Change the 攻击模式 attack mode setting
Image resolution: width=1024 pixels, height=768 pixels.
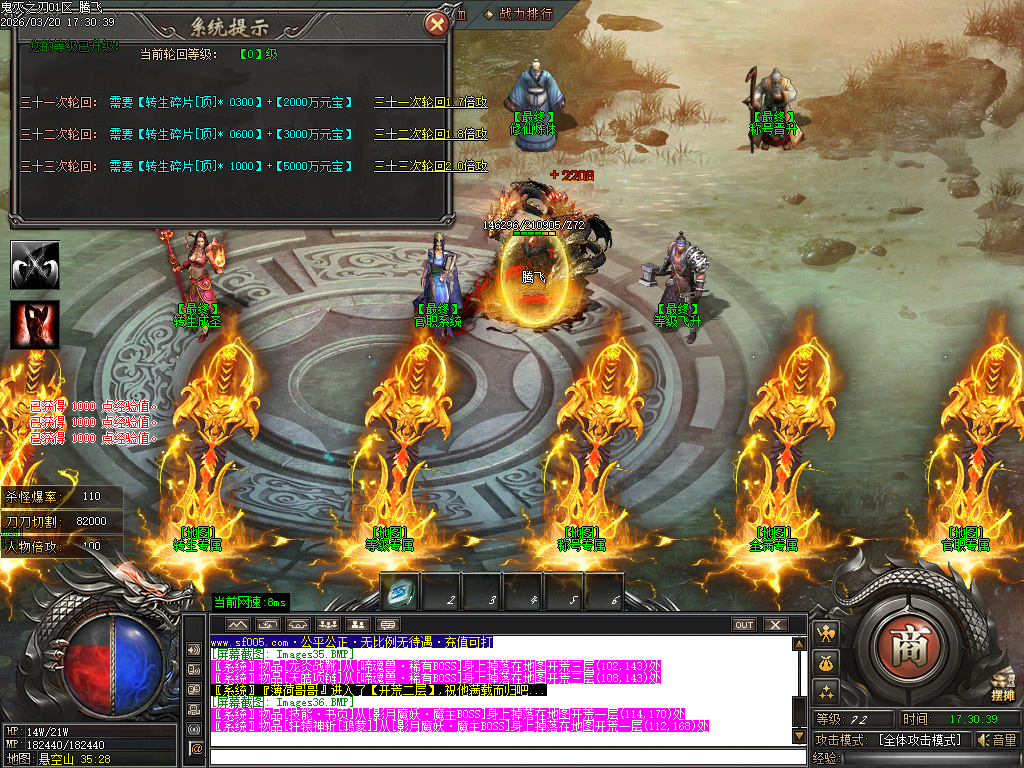[x=919, y=740]
